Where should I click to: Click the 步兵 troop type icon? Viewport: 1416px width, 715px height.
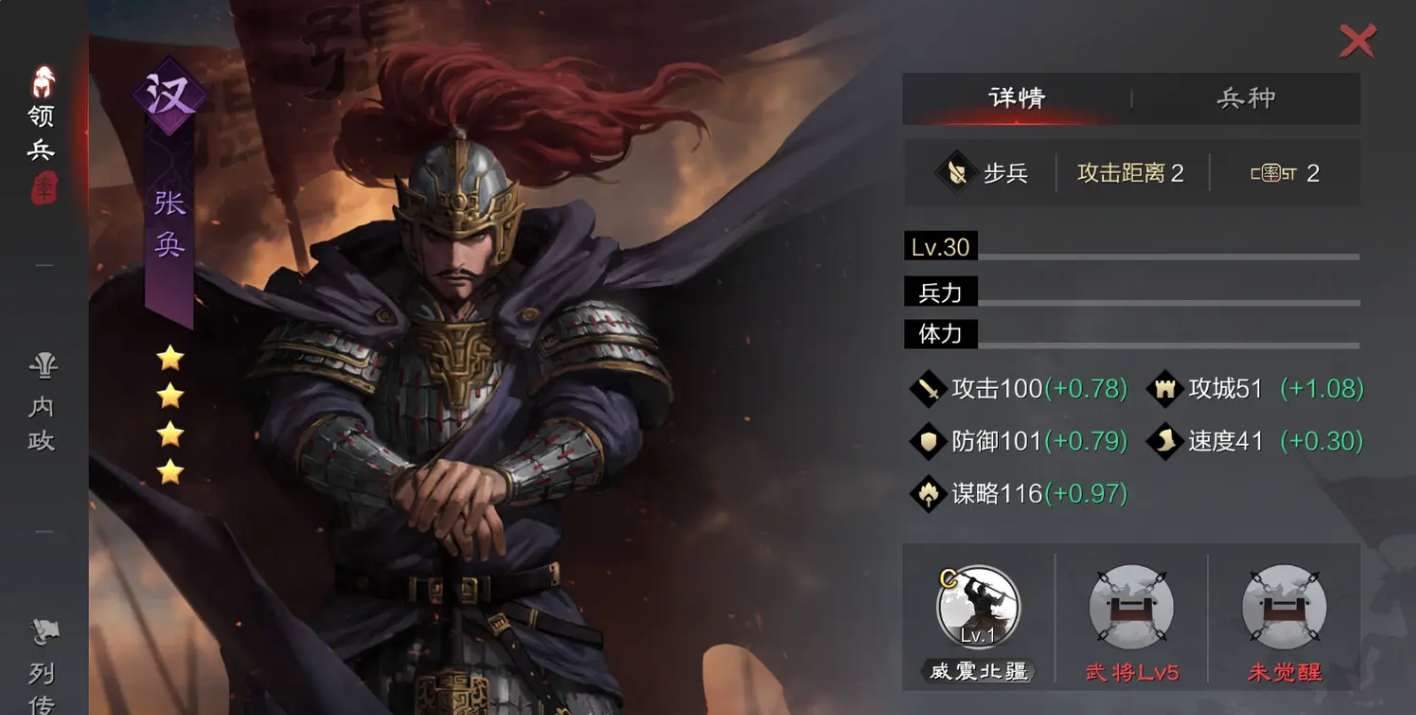pos(956,173)
